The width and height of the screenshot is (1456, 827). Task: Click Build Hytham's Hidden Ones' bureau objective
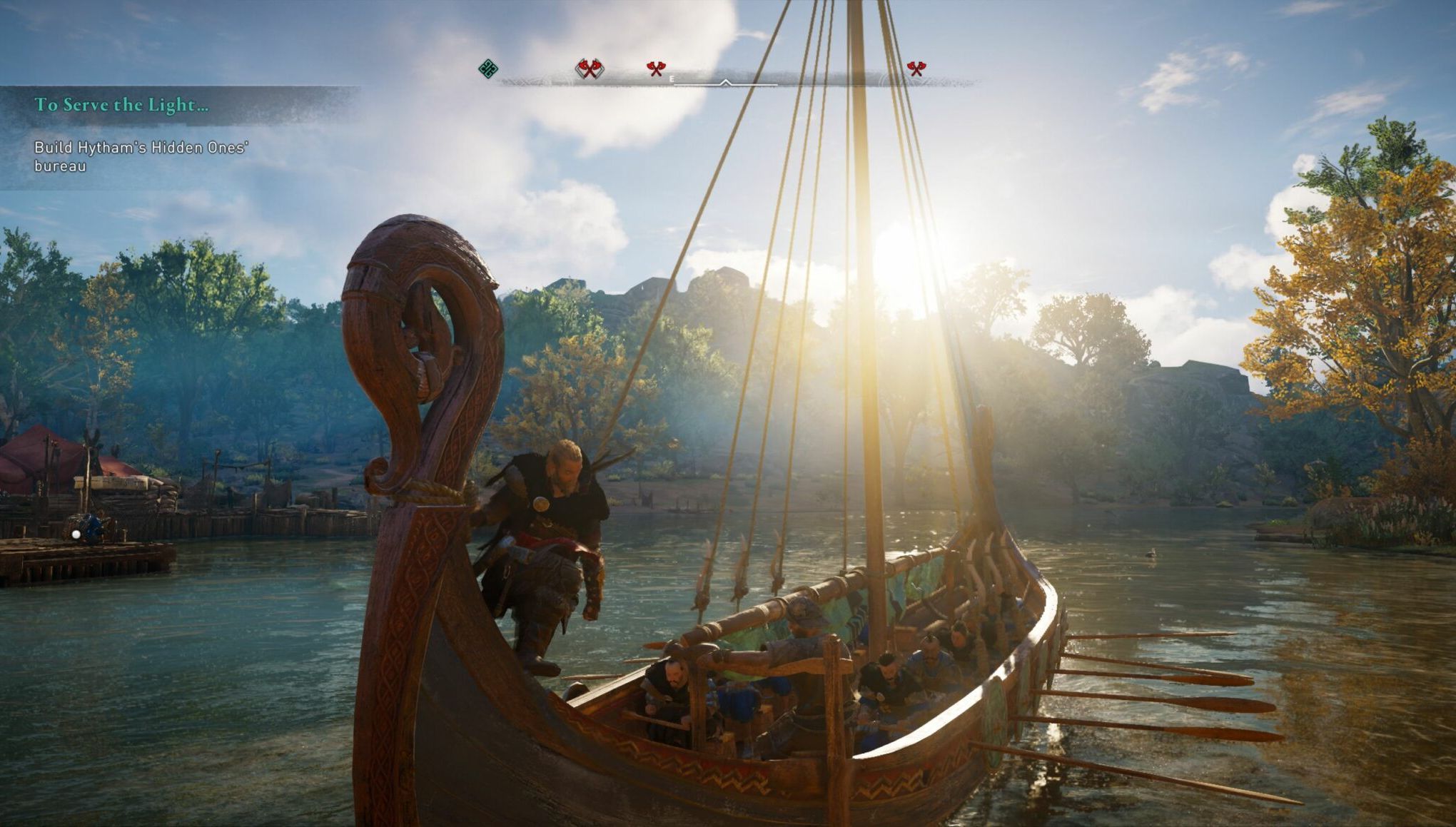pos(140,157)
